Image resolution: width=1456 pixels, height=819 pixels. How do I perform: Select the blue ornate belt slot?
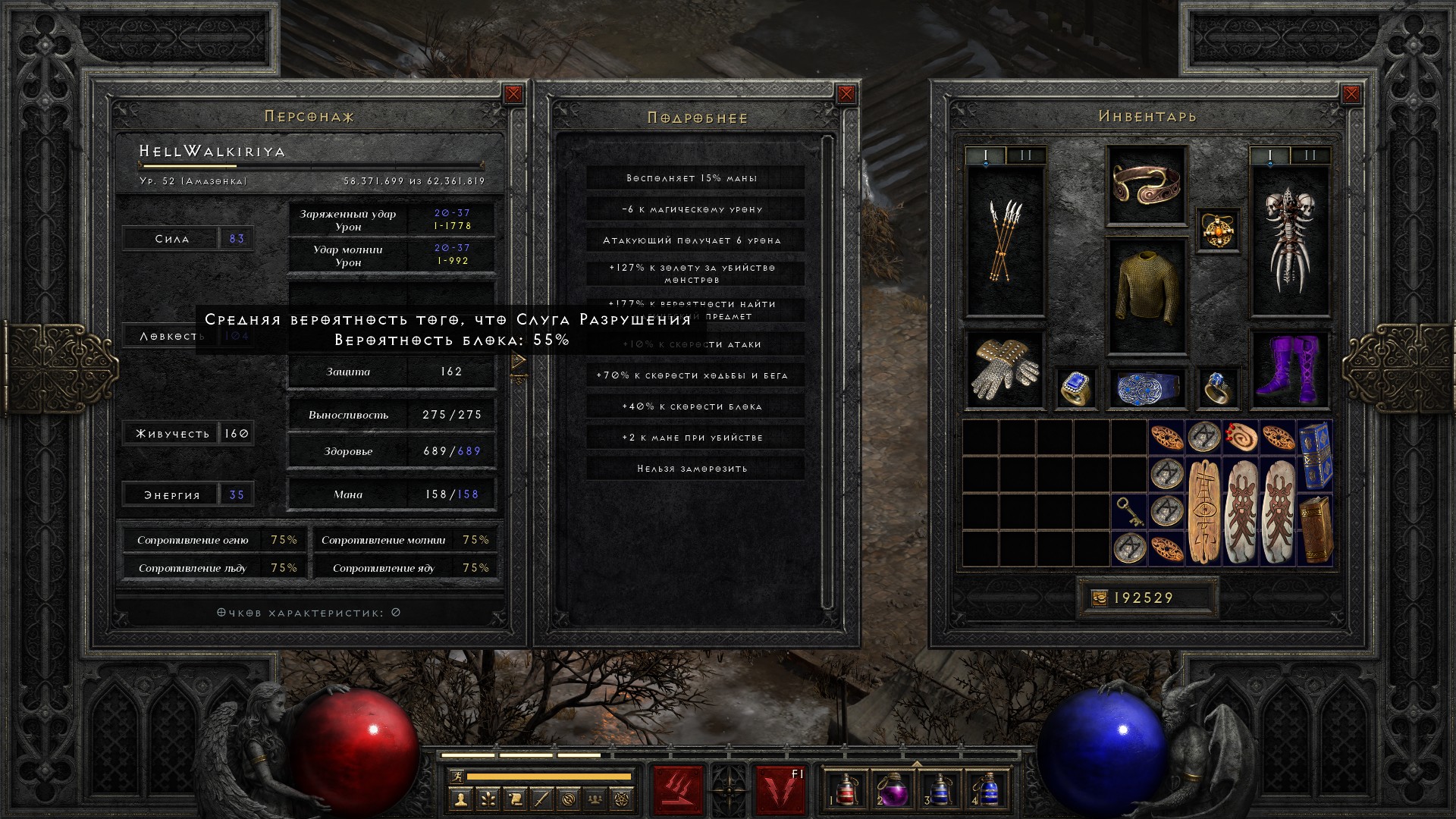point(1146,388)
